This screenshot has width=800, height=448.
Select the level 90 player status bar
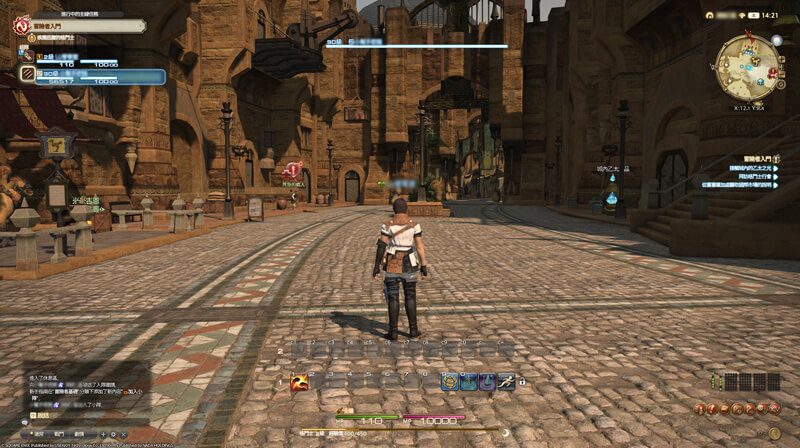[x=91, y=76]
